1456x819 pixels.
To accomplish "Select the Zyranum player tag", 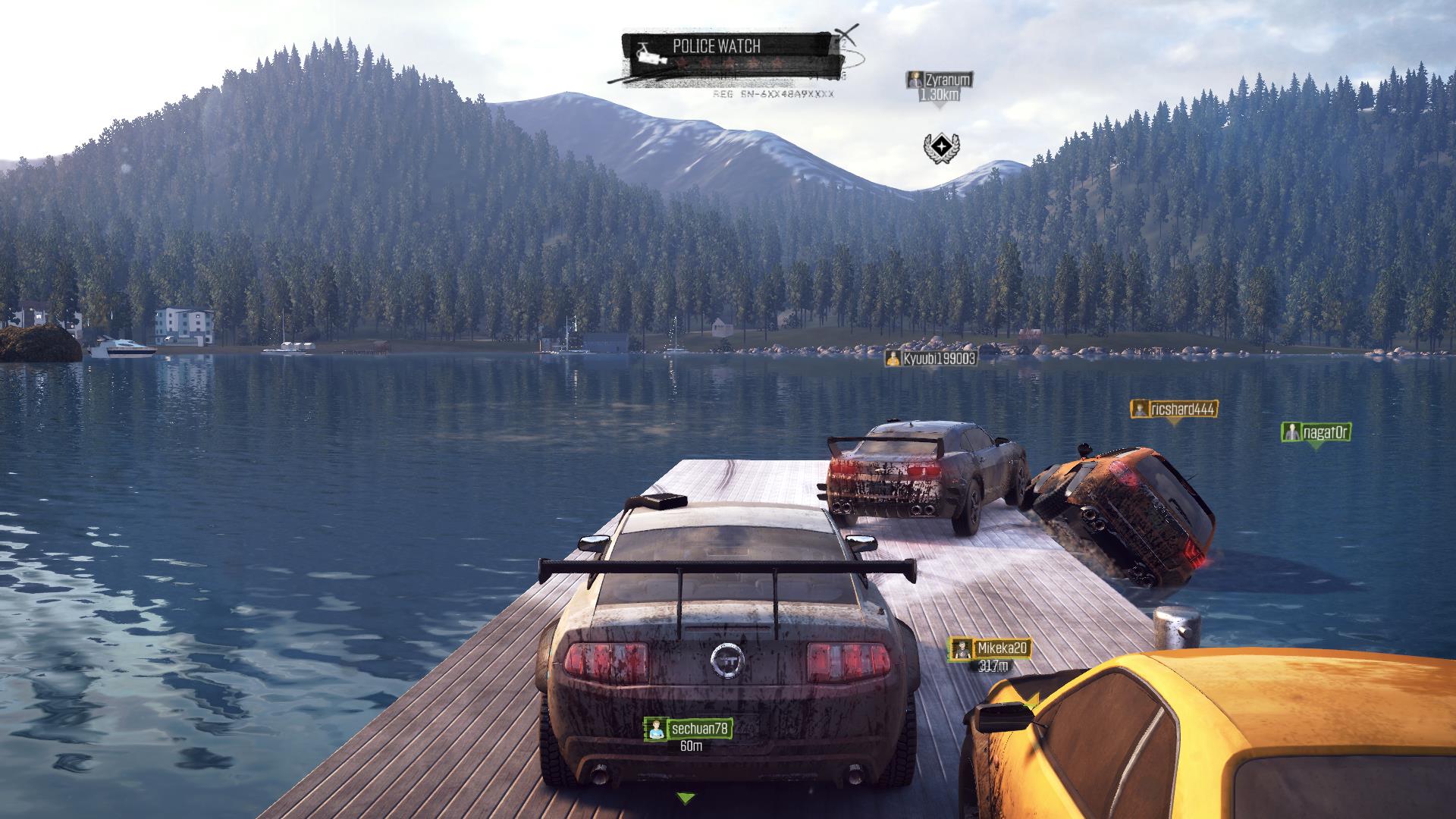I will (x=939, y=80).
